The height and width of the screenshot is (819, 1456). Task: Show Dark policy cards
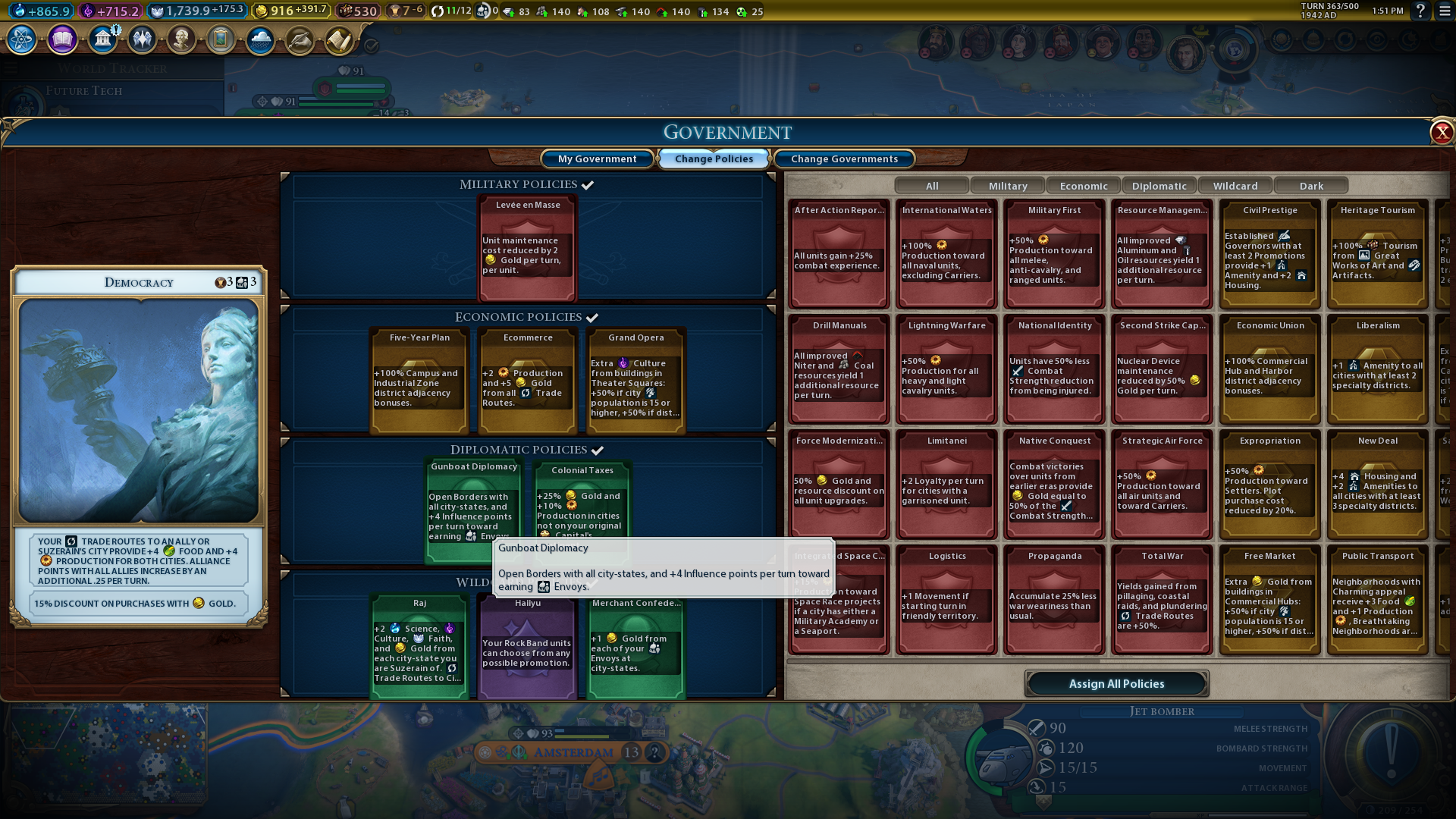(x=1311, y=186)
